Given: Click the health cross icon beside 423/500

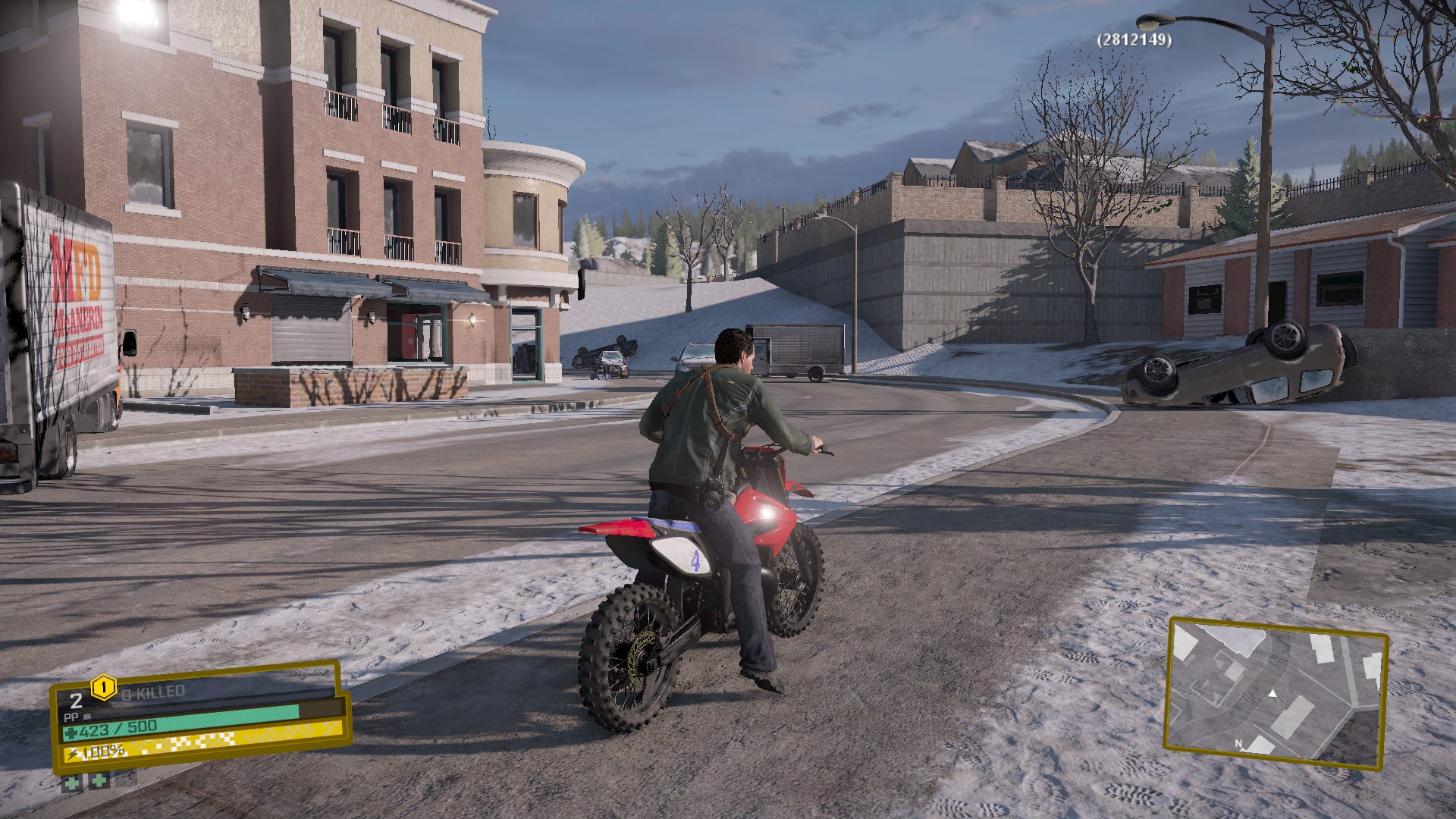Looking at the screenshot, I should point(70,733).
